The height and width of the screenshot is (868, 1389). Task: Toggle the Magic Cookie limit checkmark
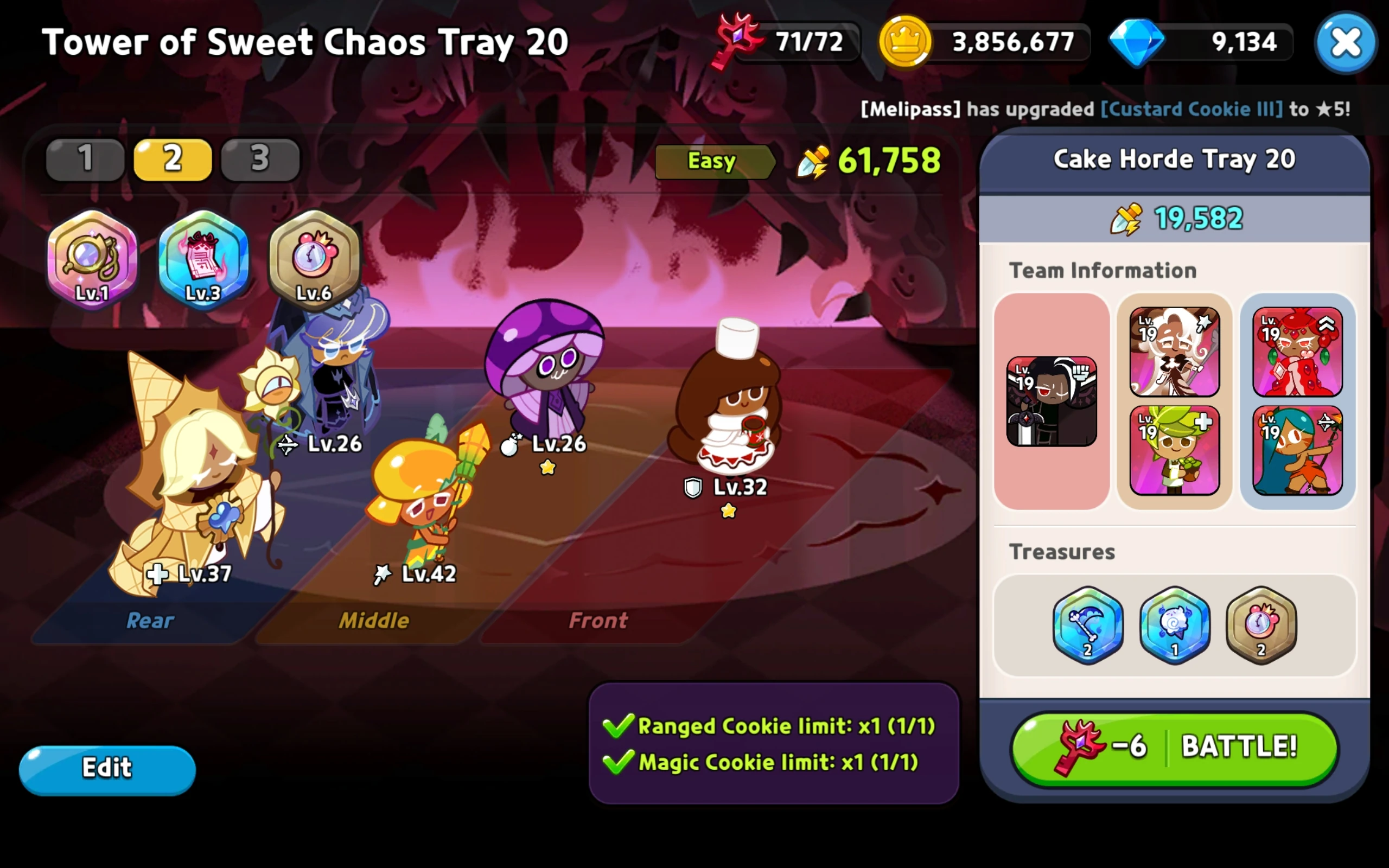click(x=619, y=762)
